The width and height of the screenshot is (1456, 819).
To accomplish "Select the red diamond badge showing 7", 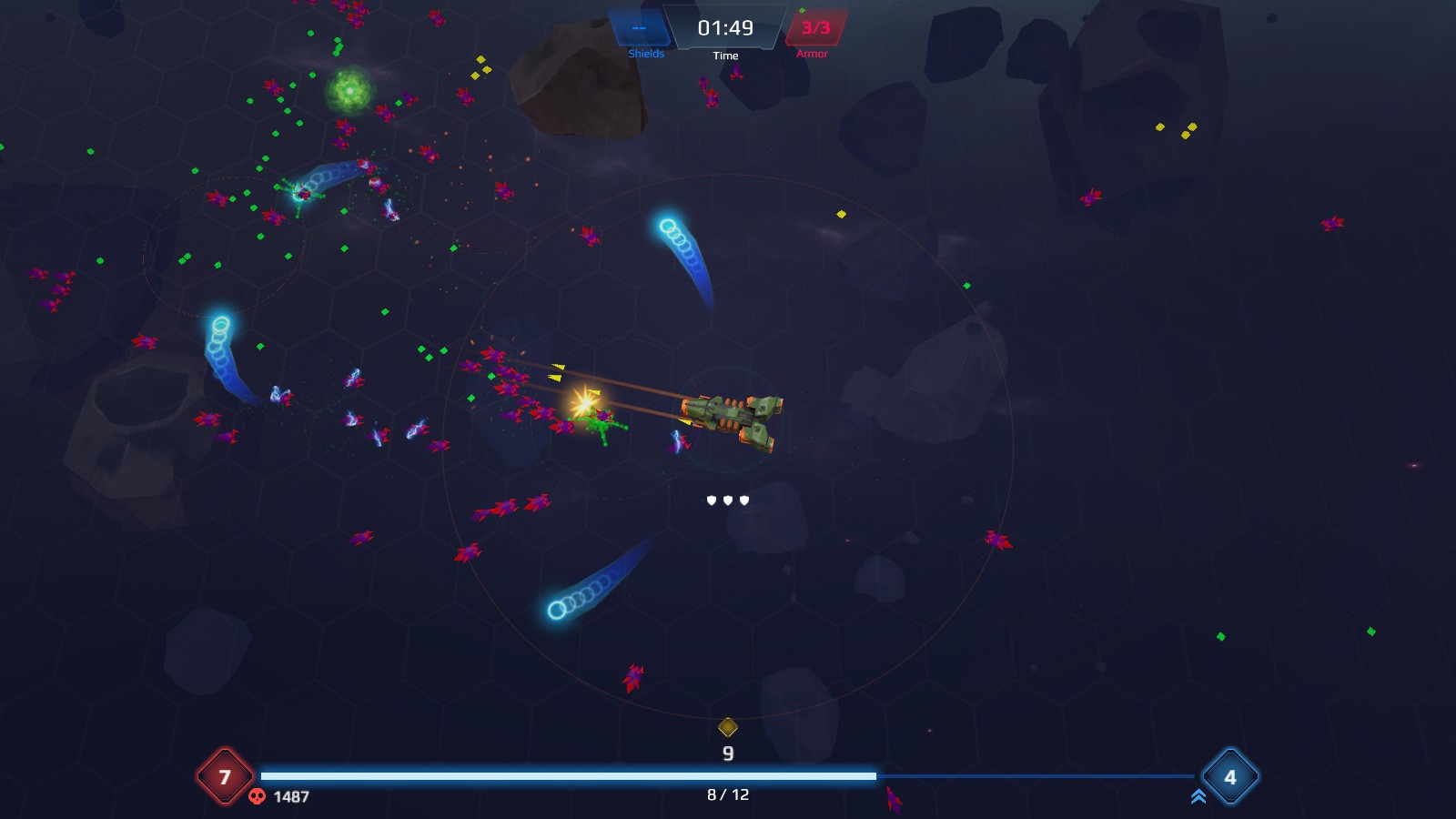I will coord(225,777).
